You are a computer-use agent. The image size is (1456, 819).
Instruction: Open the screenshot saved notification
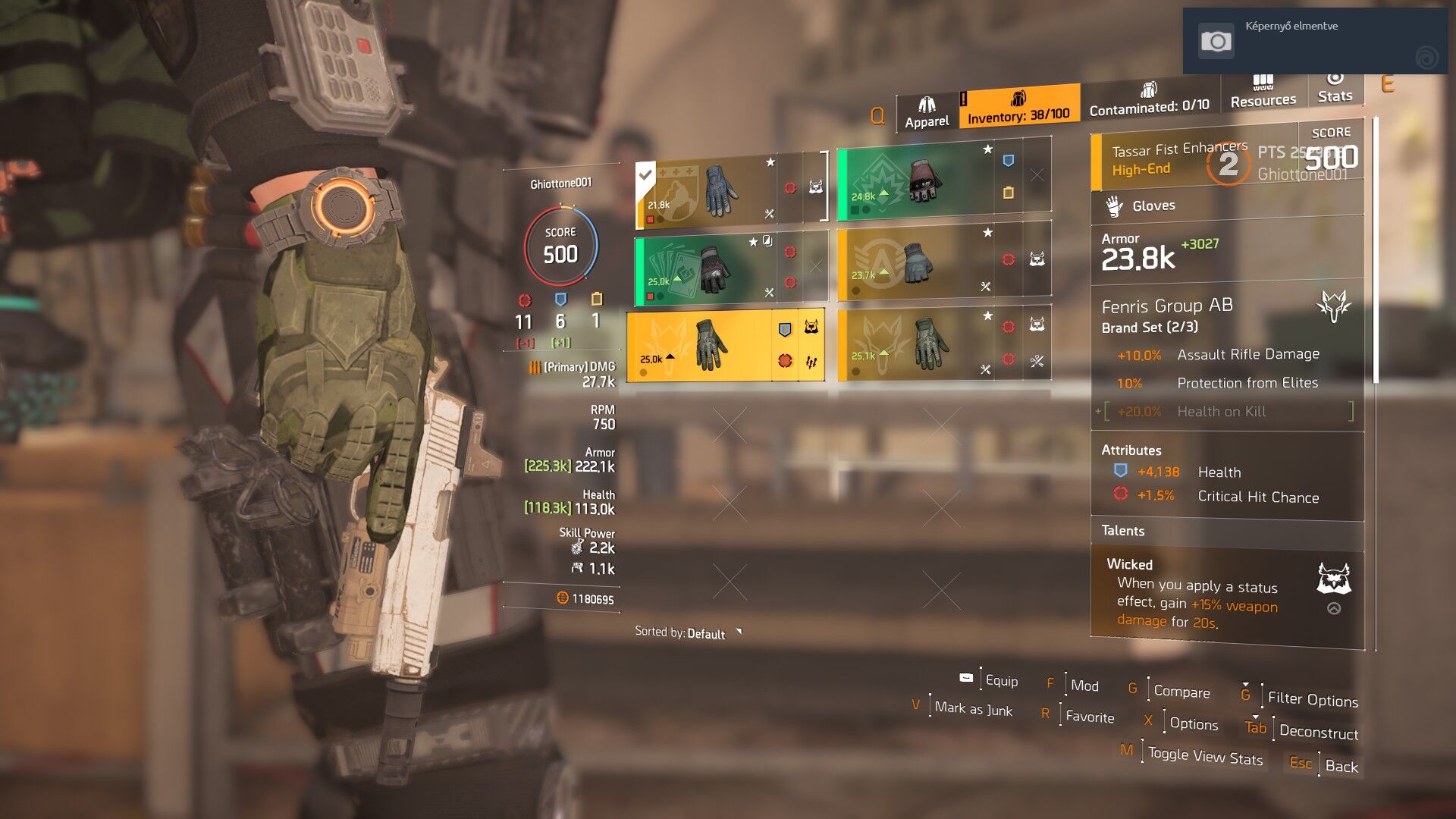[1315, 41]
